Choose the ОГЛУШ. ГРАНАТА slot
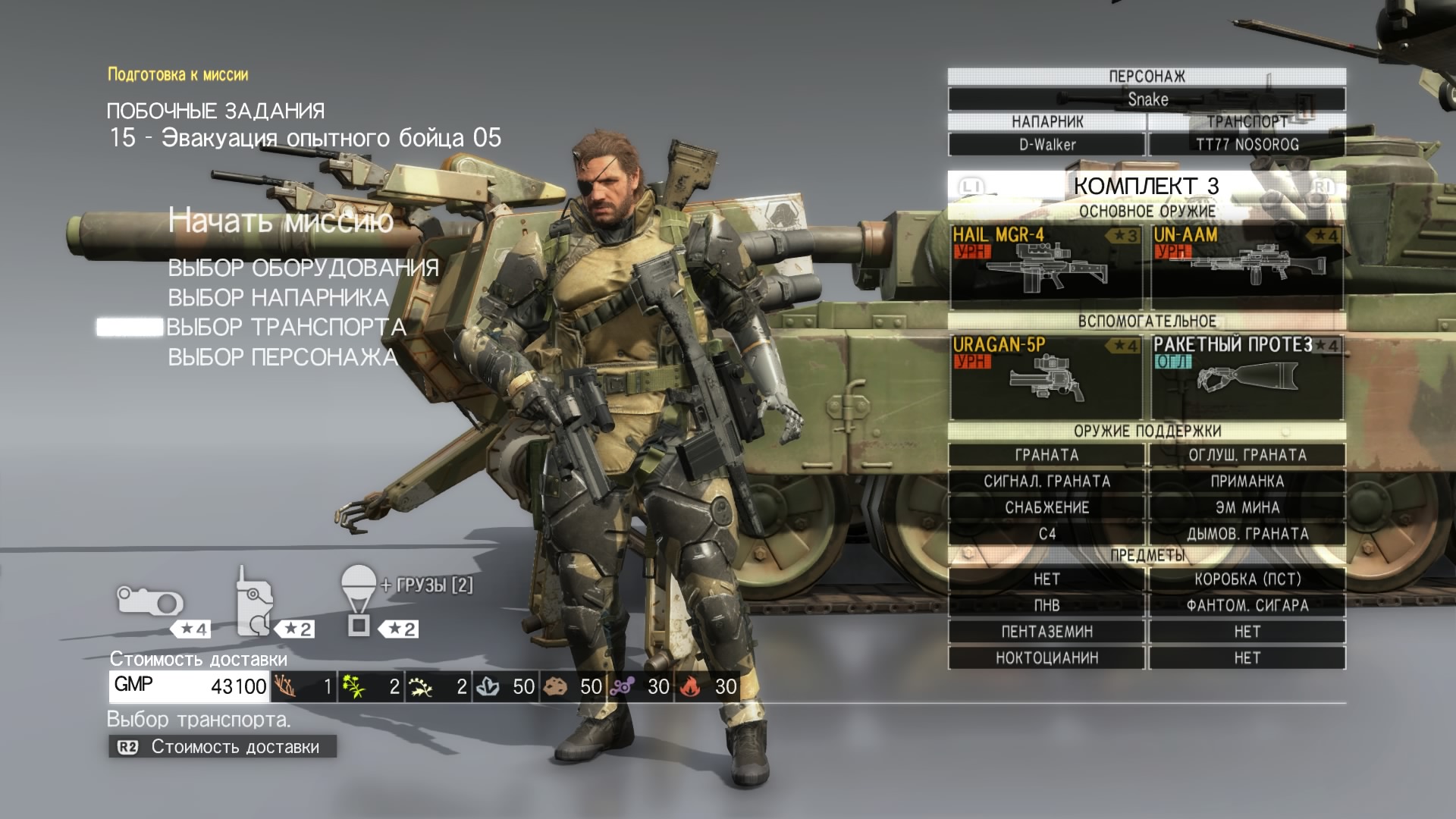Viewport: 1456px width, 819px height. click(x=1247, y=455)
